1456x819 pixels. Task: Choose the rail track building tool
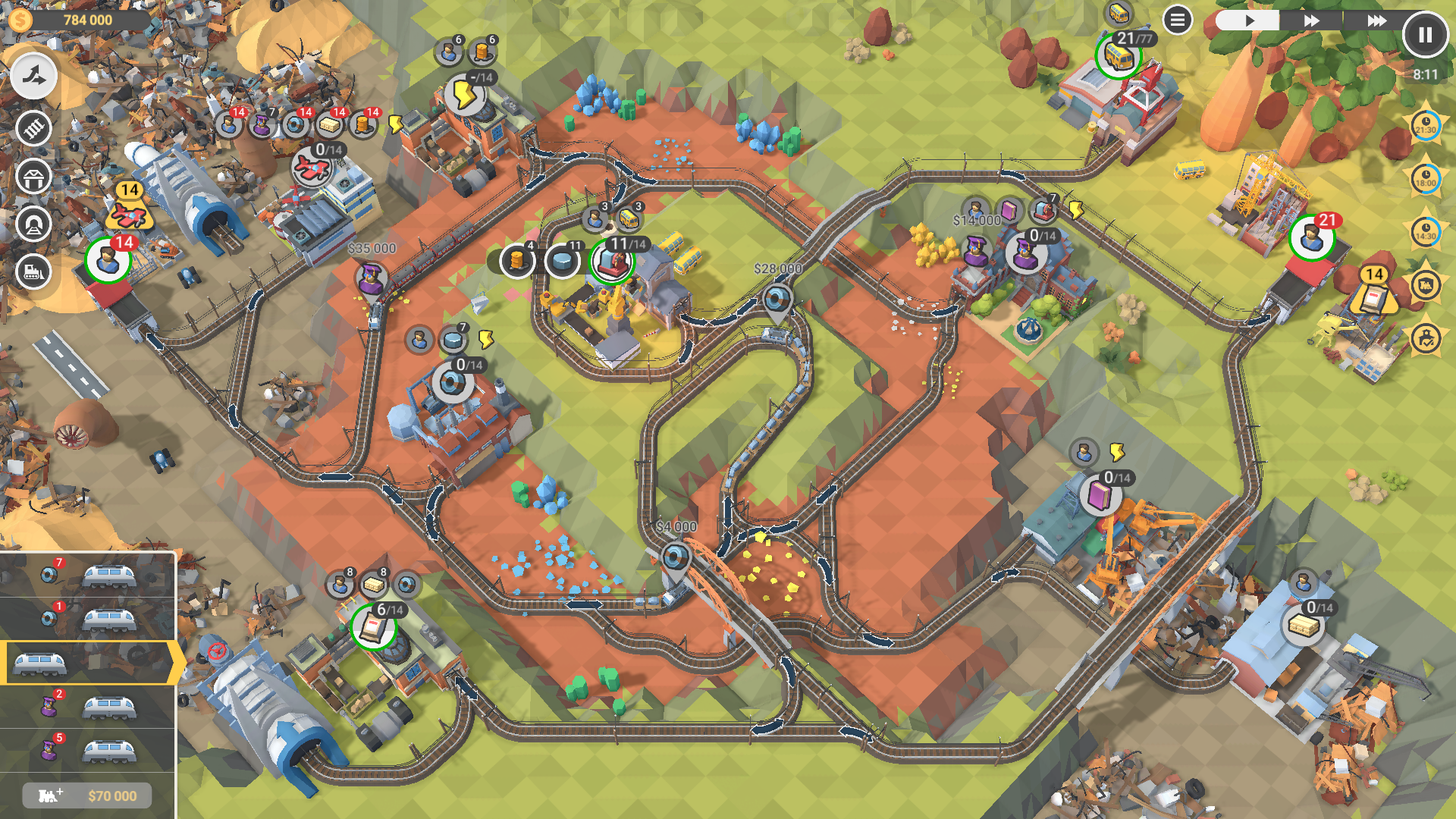click(33, 128)
